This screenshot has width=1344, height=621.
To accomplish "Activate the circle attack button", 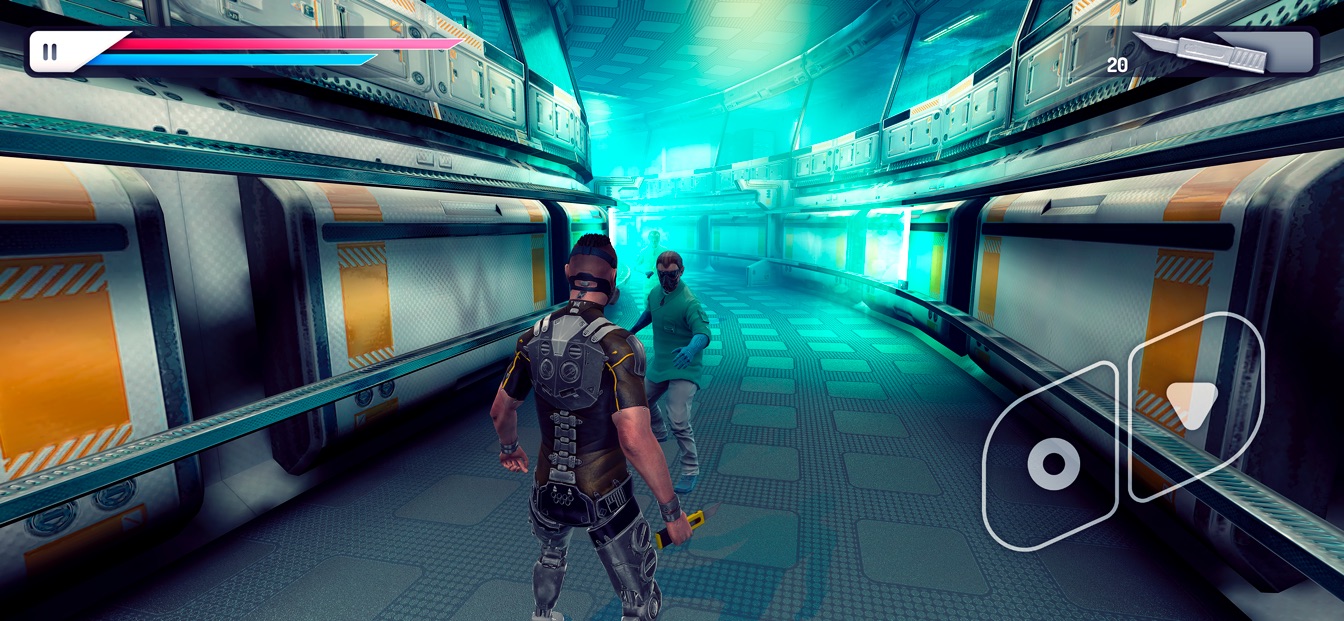I will [x=1053, y=463].
